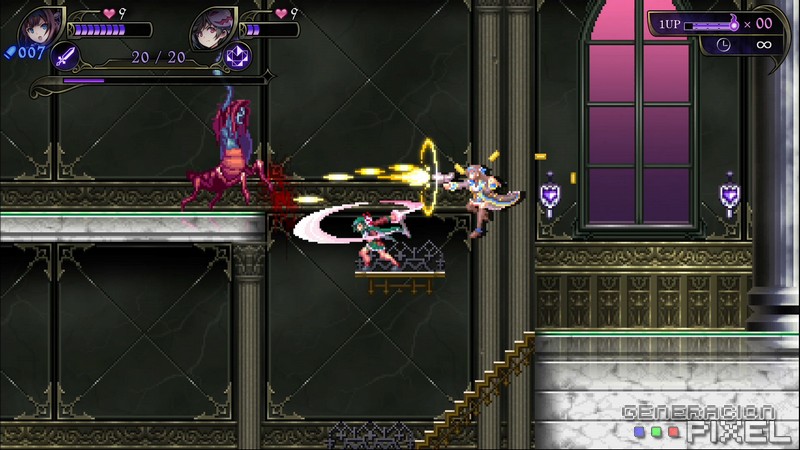Click the clock timer icon
This screenshot has width=800, height=450.
pos(723,45)
